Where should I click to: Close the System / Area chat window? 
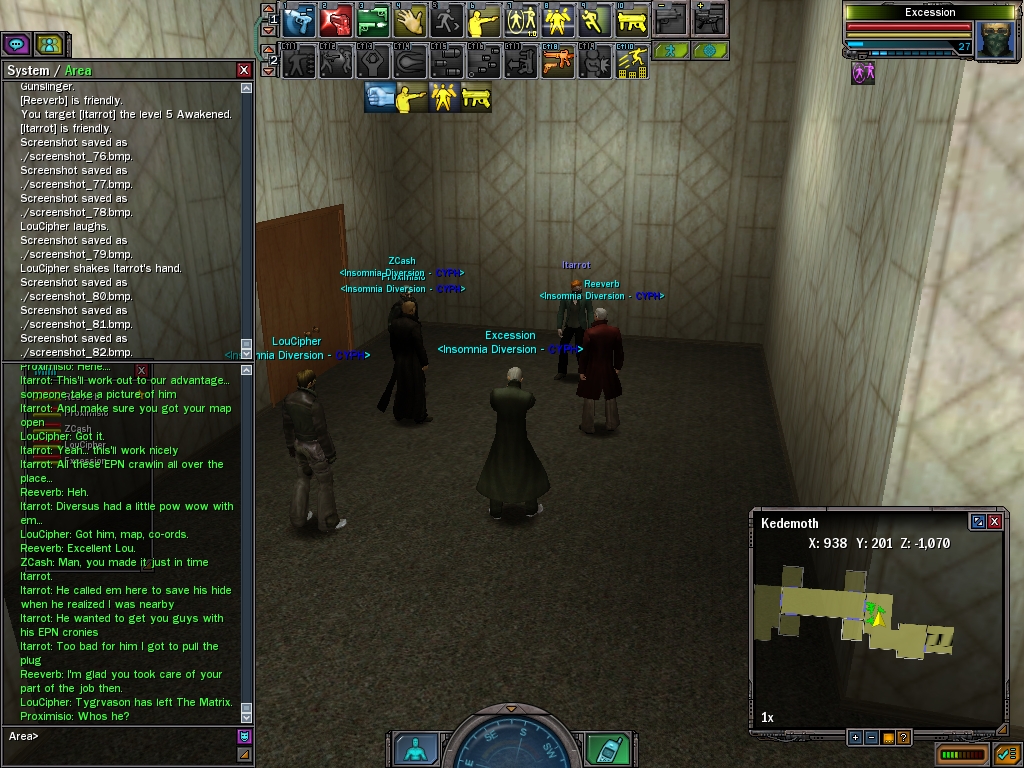click(244, 70)
